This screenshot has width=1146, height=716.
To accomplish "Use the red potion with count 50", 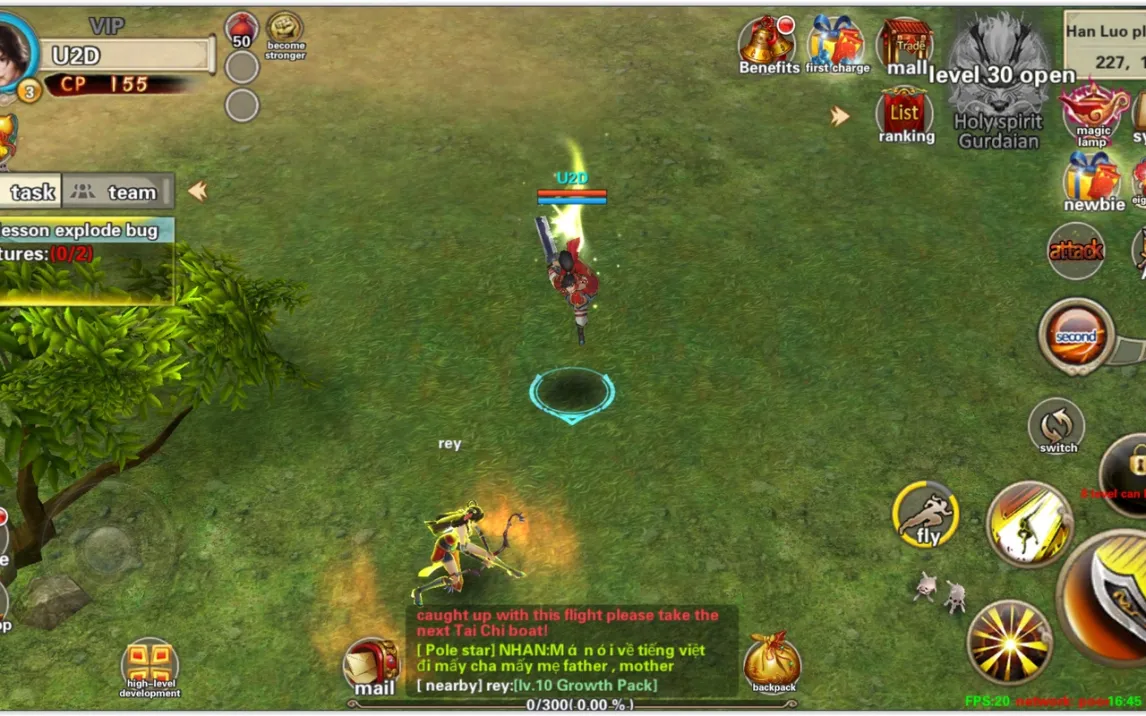I will click(242, 30).
